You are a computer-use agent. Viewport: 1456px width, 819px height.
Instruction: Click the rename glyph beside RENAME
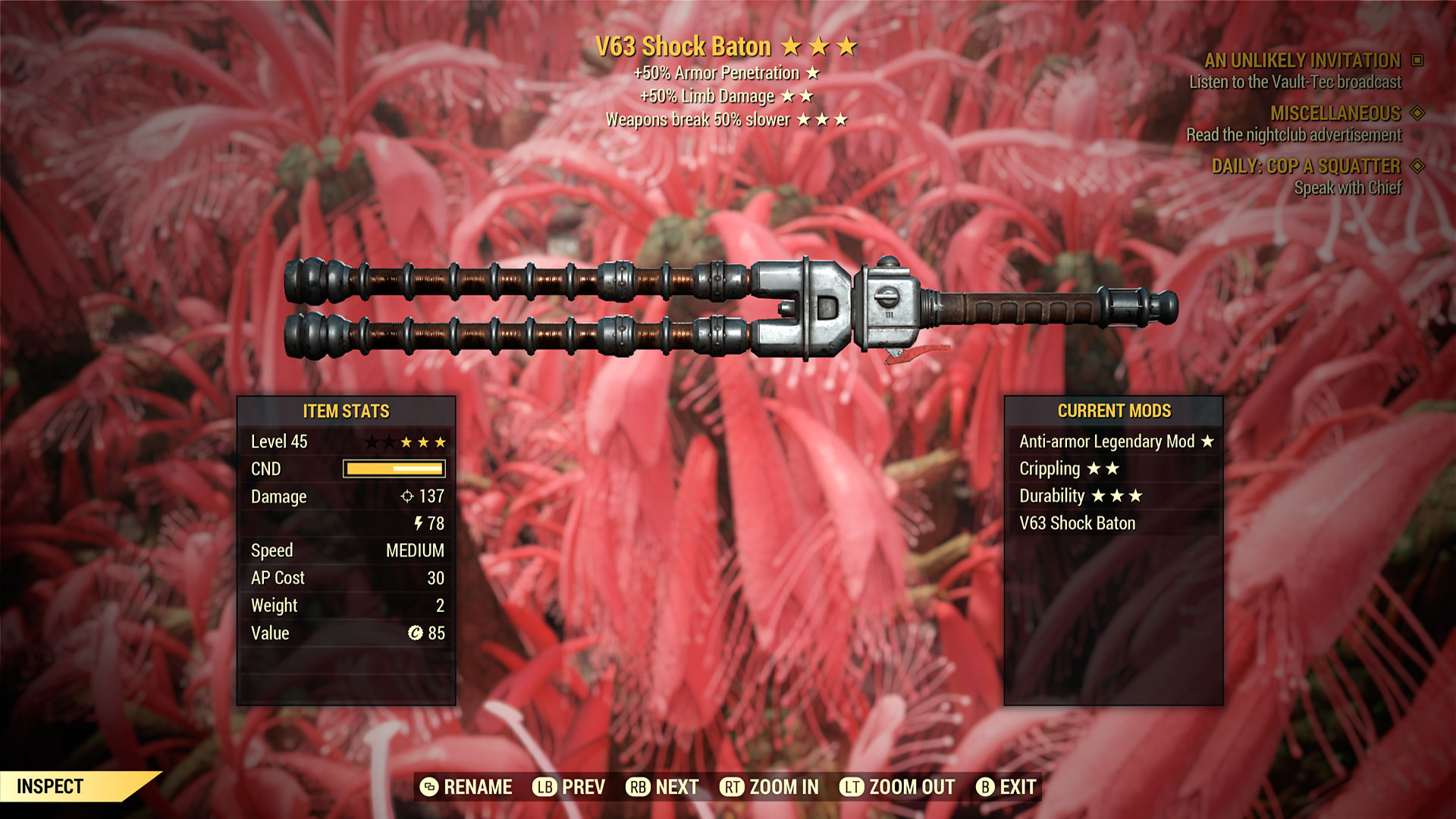(x=429, y=787)
